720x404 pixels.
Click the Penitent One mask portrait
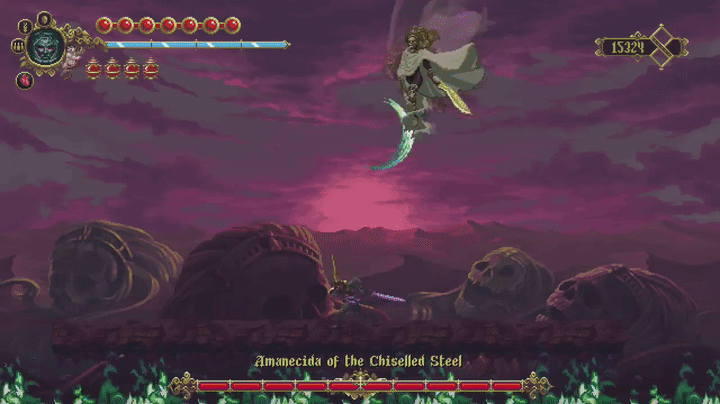[x=46, y=45]
